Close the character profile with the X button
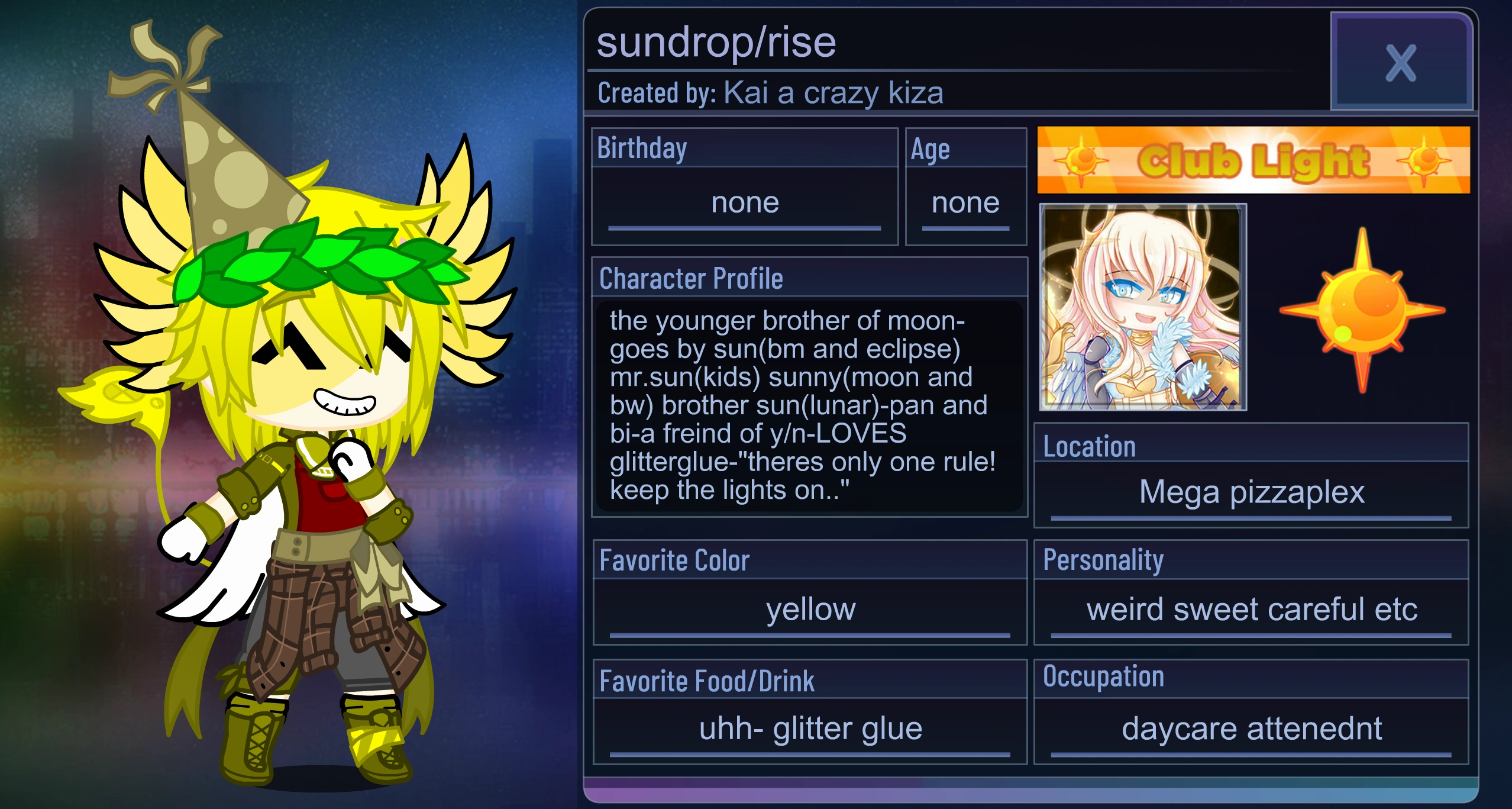1512x809 pixels. click(1401, 63)
